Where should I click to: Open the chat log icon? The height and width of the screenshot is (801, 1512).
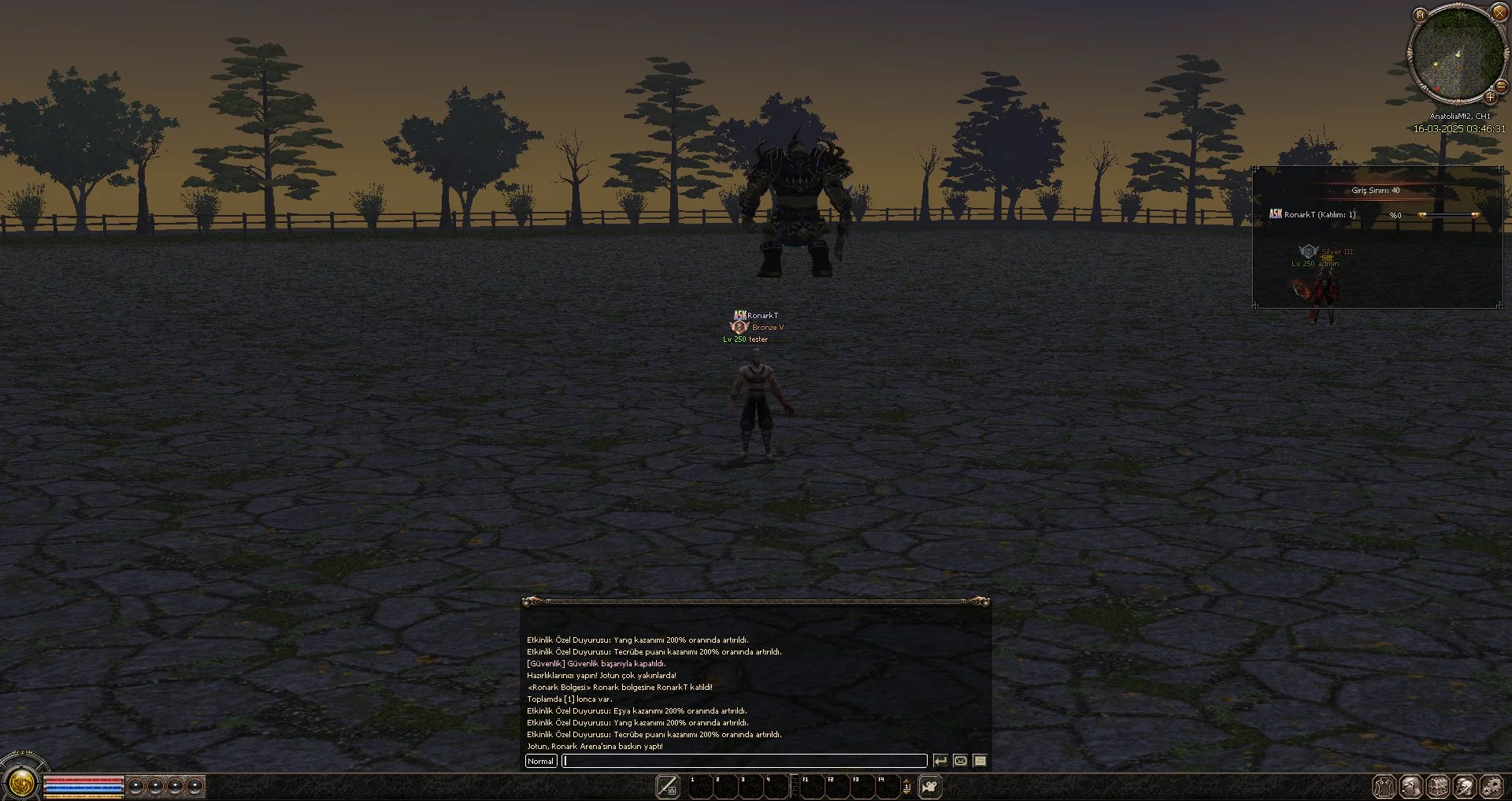pyautogui.click(x=980, y=761)
